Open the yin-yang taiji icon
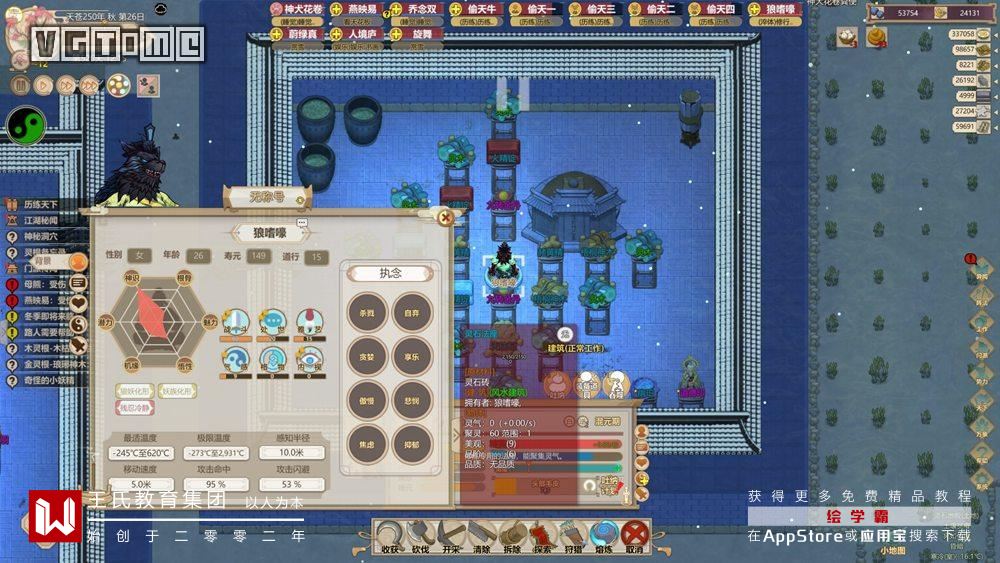 tap(26, 125)
